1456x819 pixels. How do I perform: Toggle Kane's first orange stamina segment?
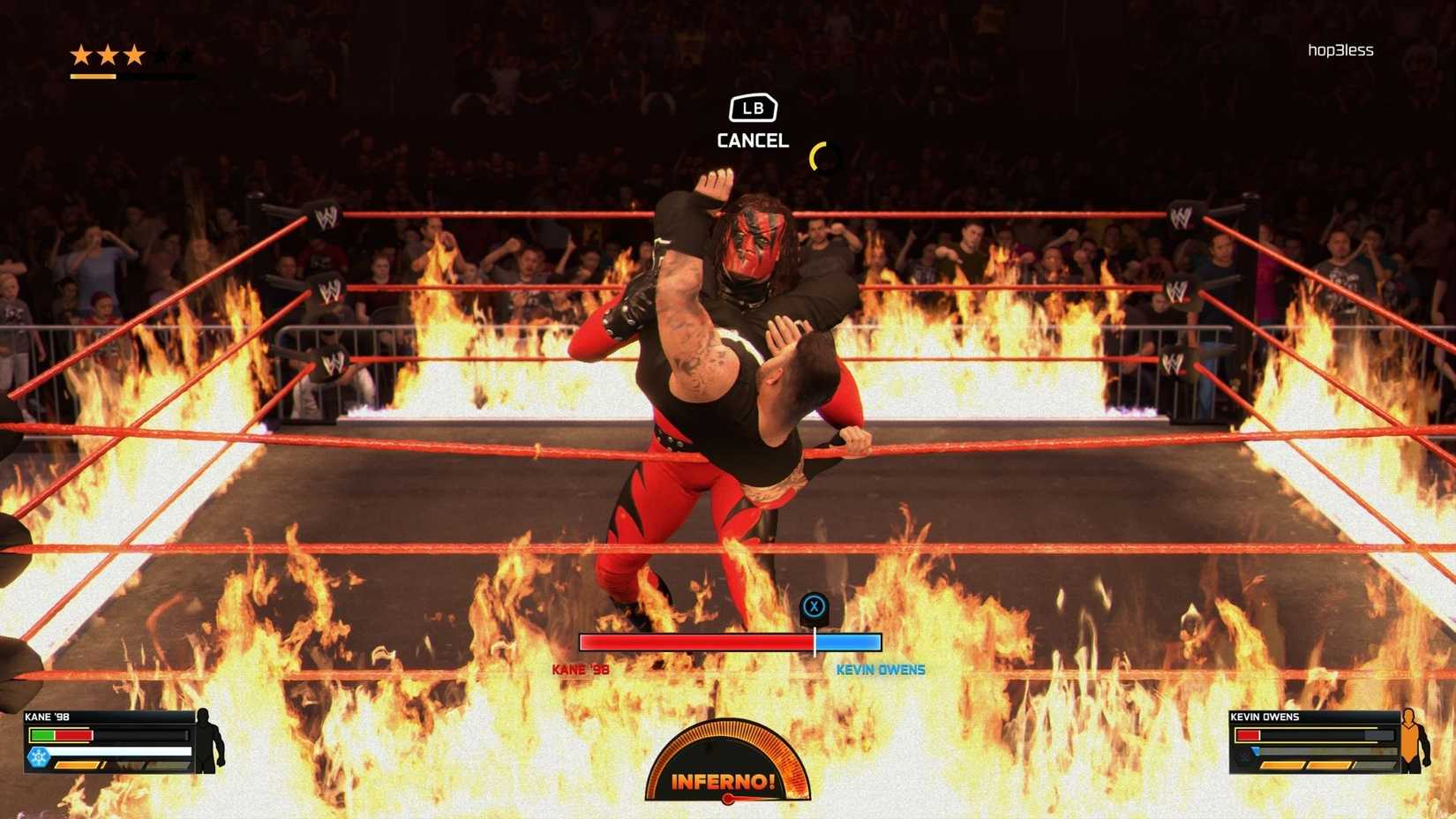(79, 767)
